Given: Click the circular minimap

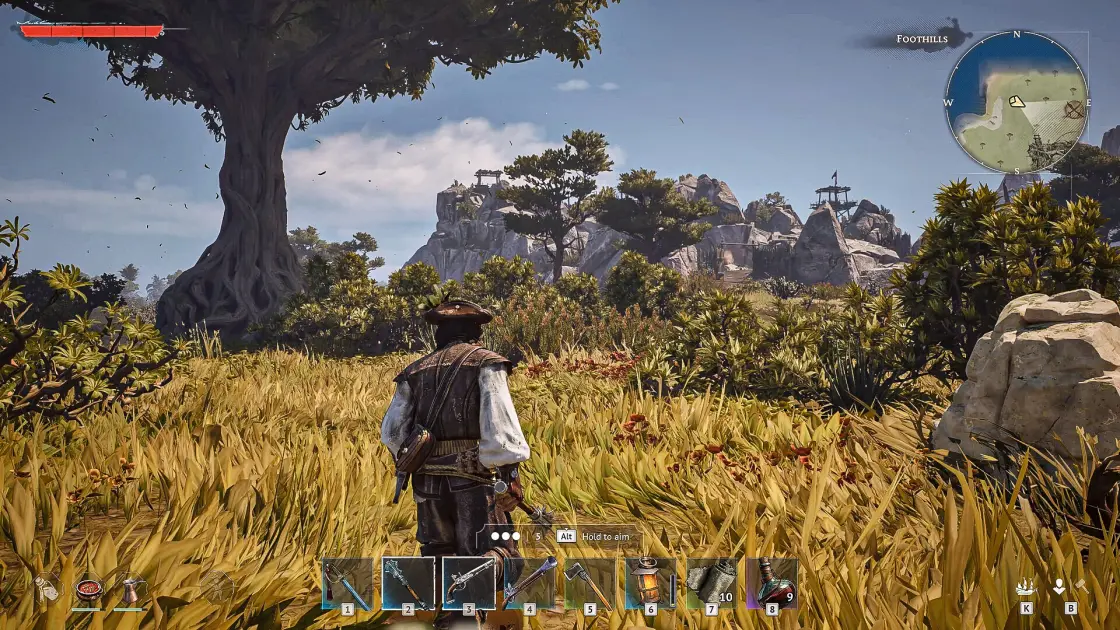Looking at the screenshot, I should pyautogui.click(x=1017, y=101).
